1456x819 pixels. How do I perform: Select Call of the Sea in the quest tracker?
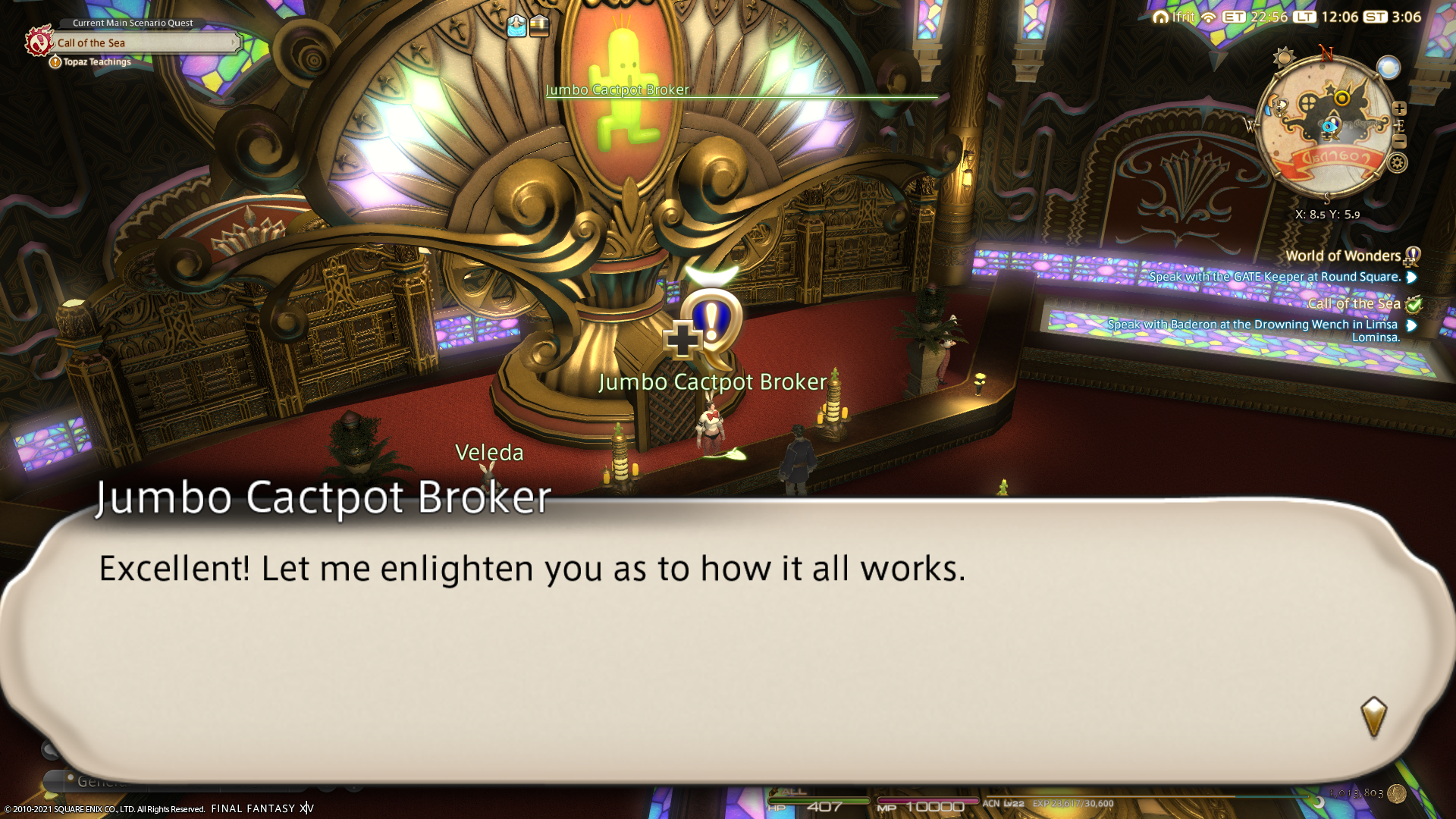(1354, 304)
